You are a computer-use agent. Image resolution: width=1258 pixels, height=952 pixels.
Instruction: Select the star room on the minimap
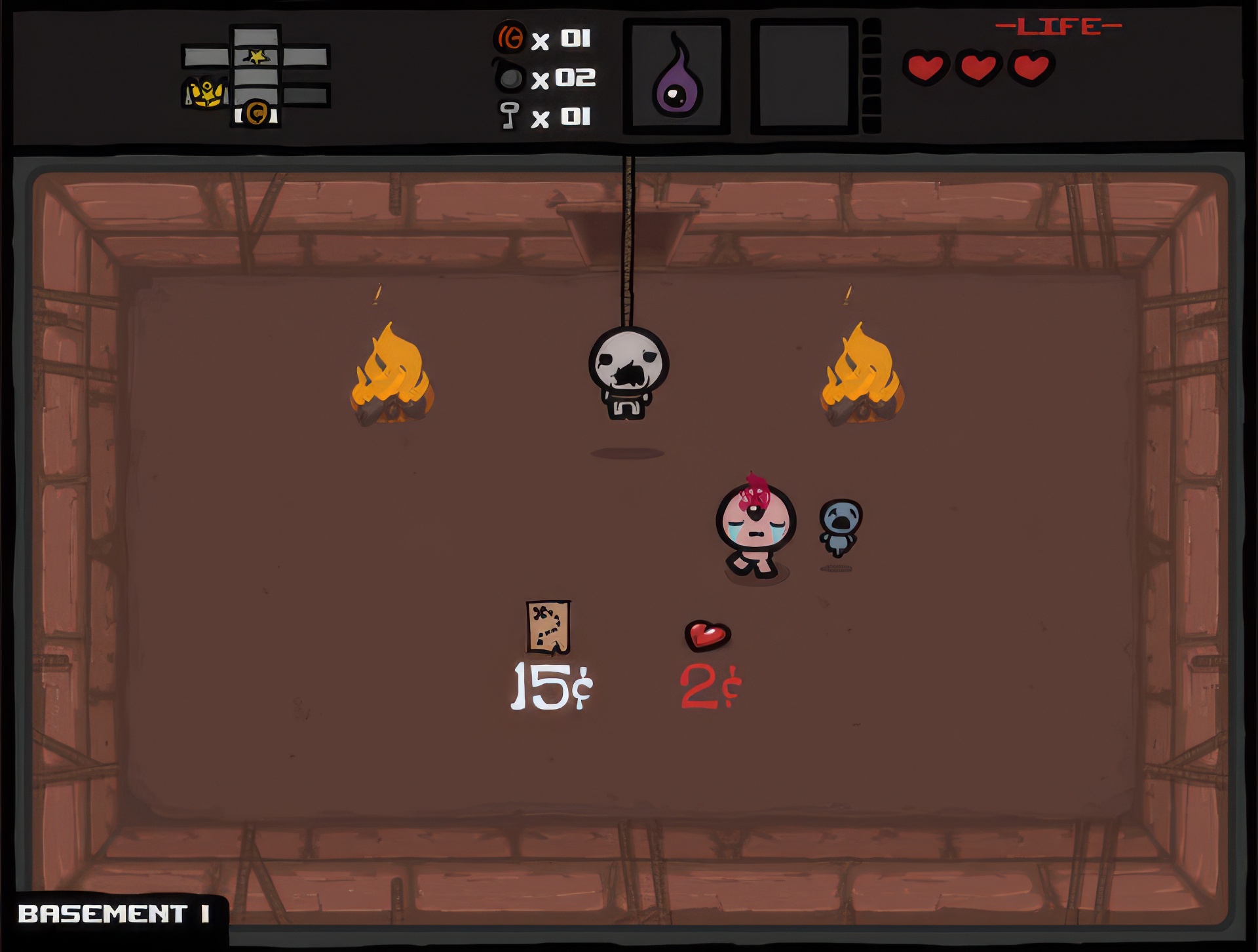coord(256,56)
